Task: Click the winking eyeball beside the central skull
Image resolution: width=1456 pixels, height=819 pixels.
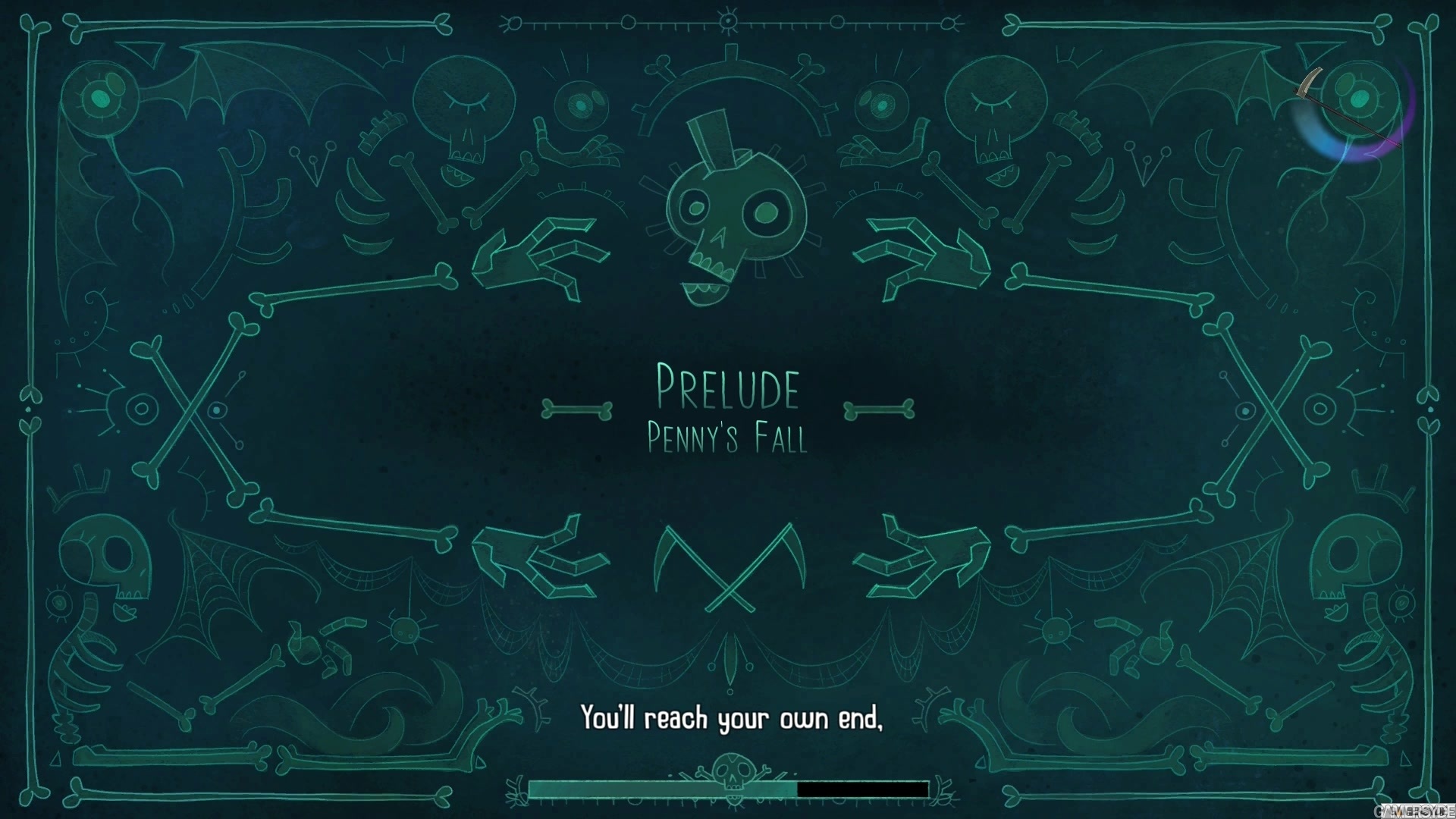Action: (x=580, y=106)
